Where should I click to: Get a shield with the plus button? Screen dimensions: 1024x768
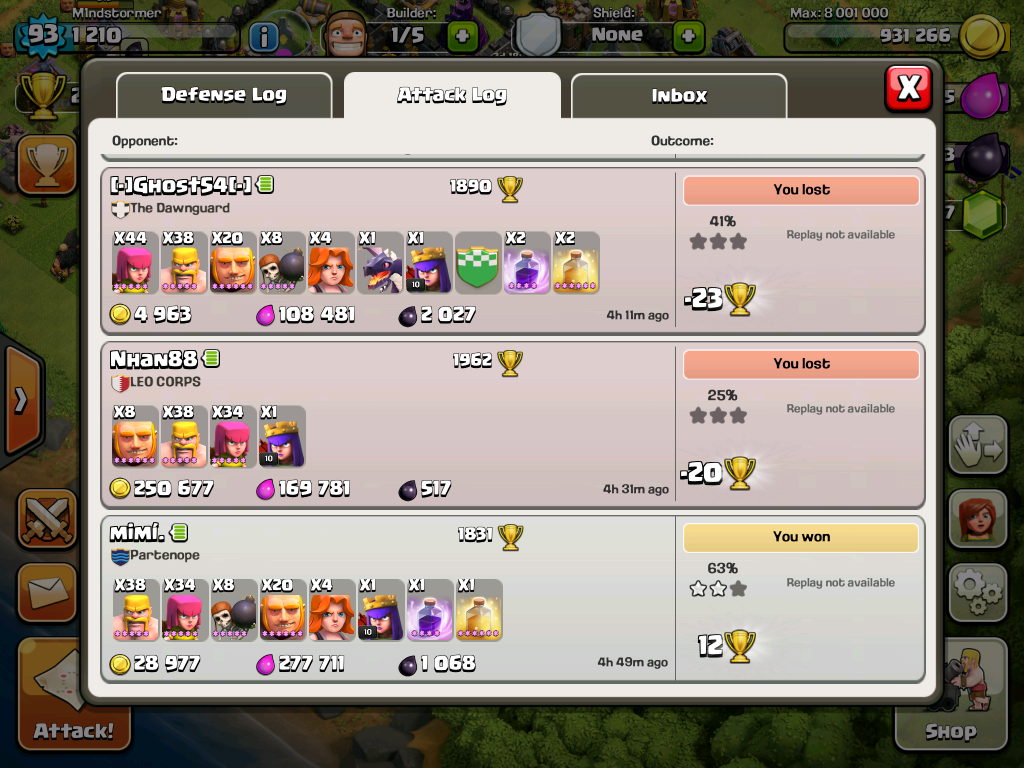coord(688,36)
